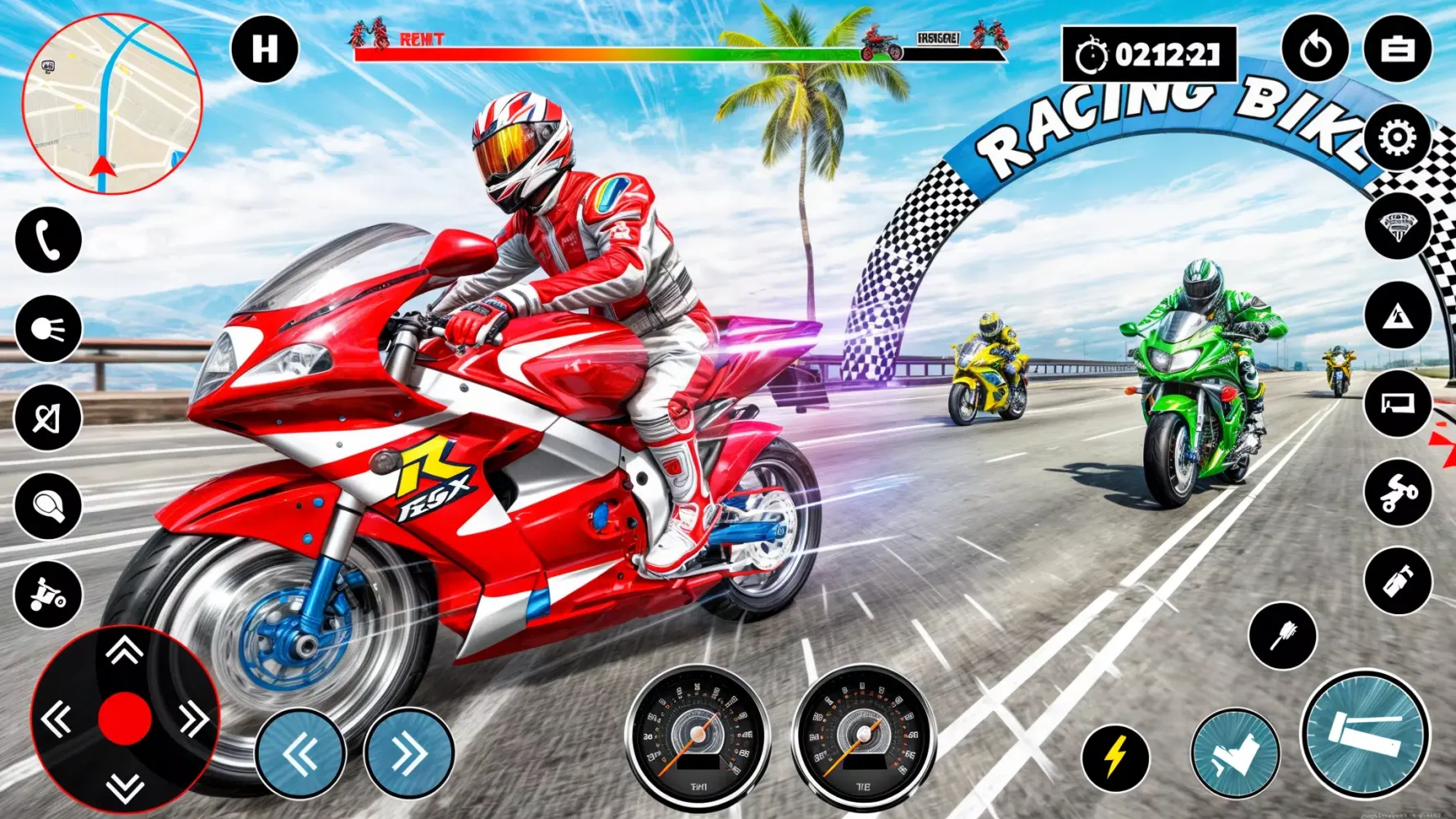The image size is (1456, 819).
Task: Open the gear settings button
Action: click(1397, 138)
